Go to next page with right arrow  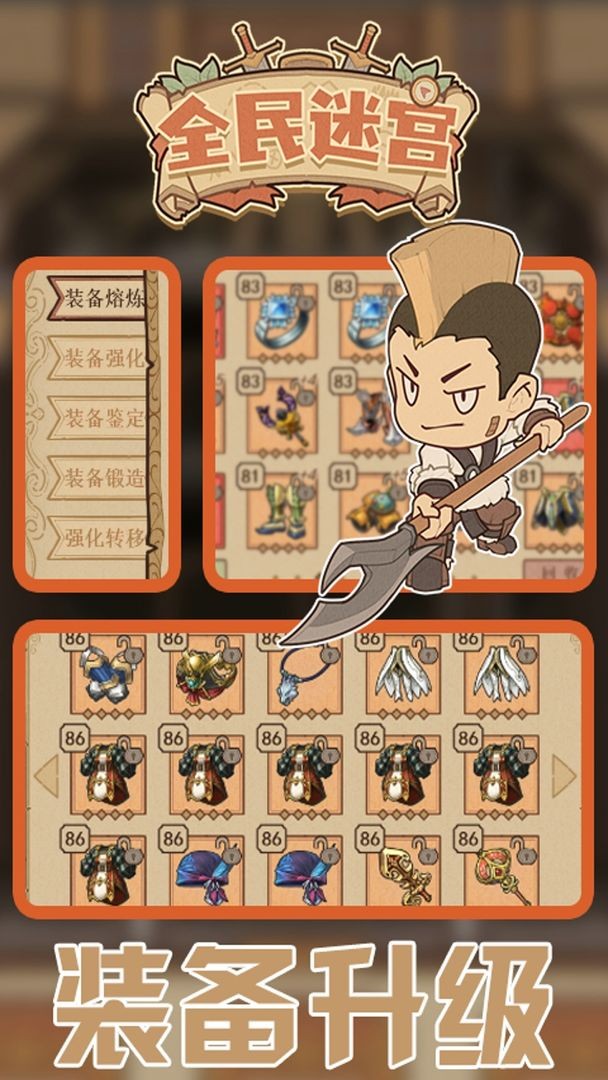pyautogui.click(x=564, y=775)
